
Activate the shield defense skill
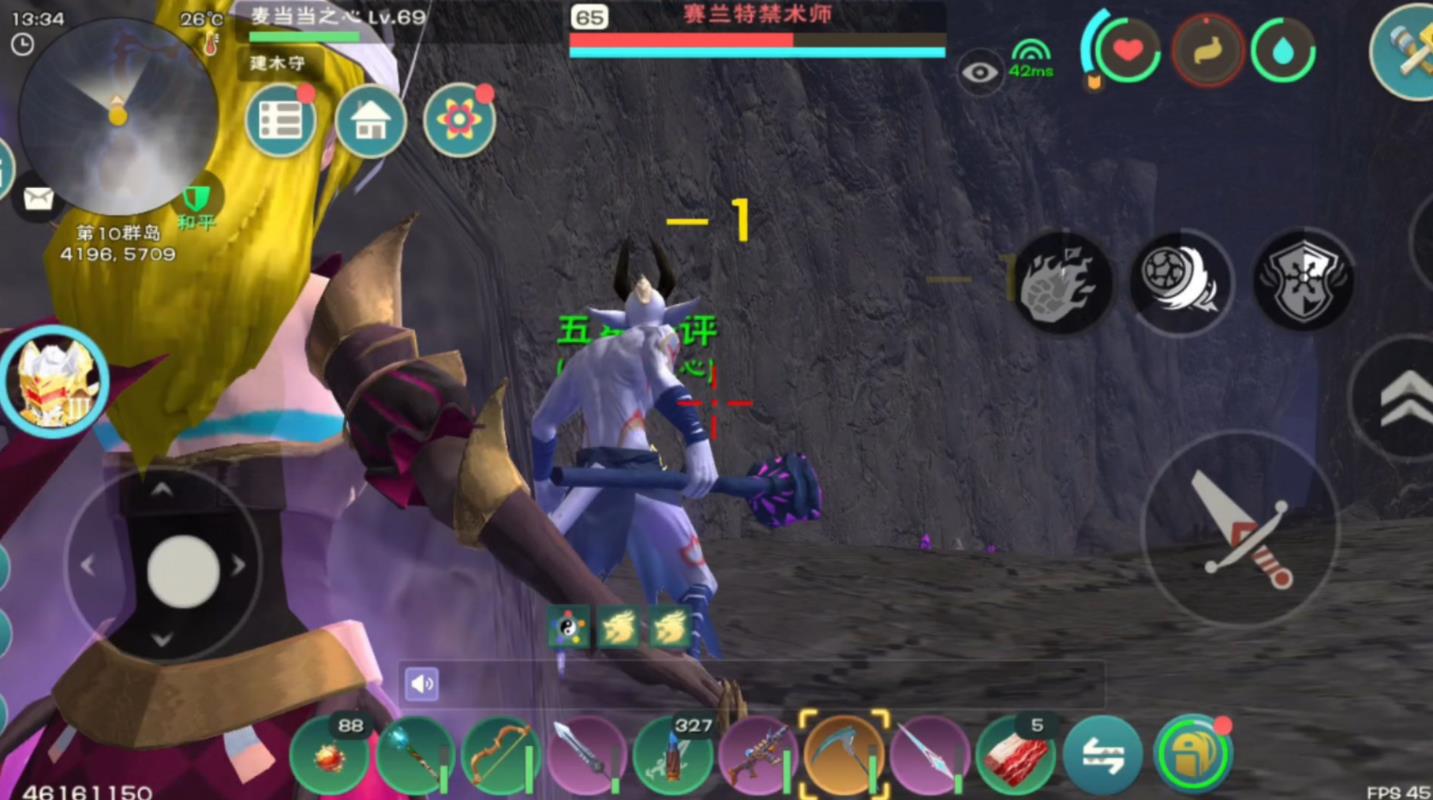coord(1303,282)
